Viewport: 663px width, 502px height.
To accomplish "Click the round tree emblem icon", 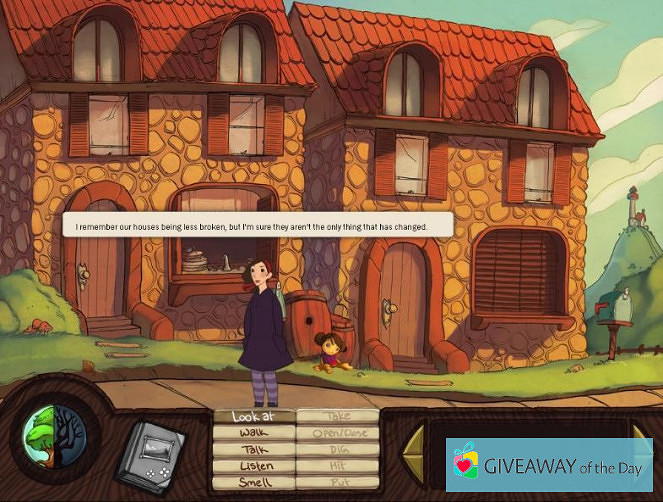I will tap(54, 442).
